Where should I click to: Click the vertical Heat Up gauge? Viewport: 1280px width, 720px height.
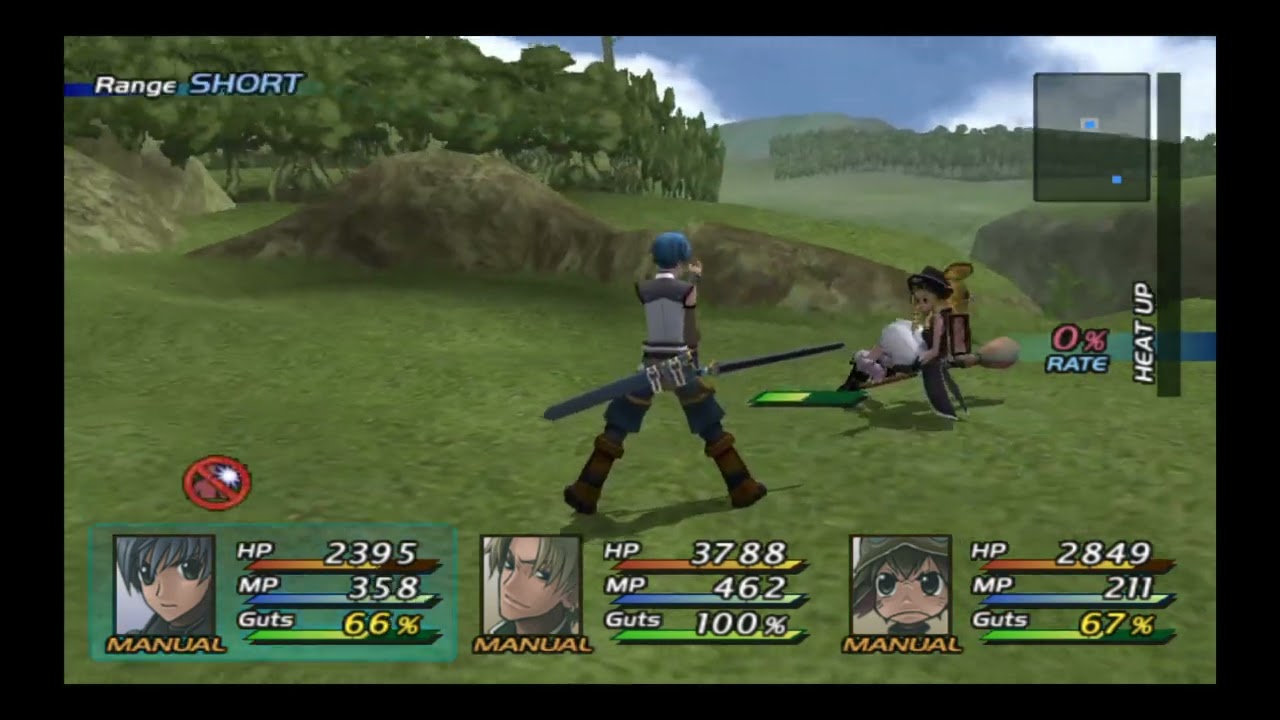pyautogui.click(x=1167, y=235)
